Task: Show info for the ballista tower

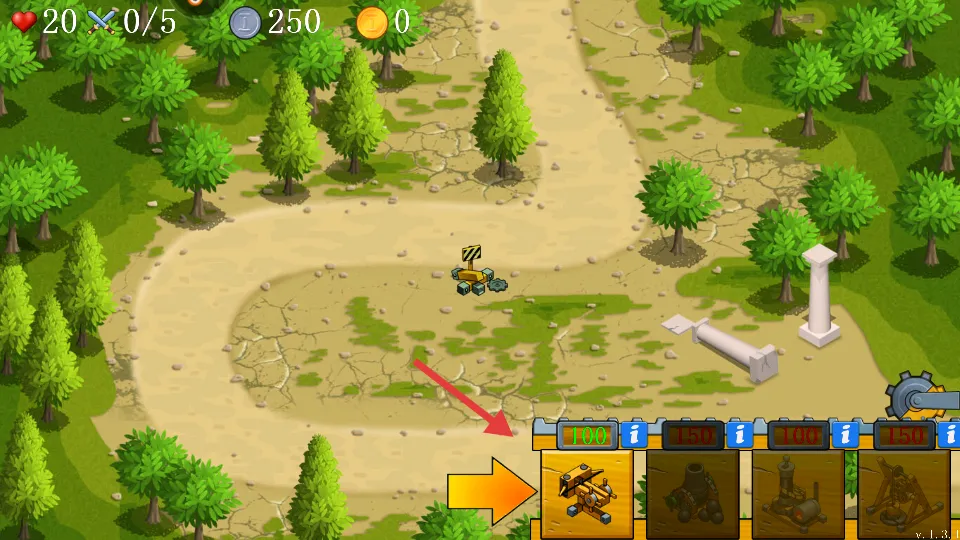Action: point(633,435)
